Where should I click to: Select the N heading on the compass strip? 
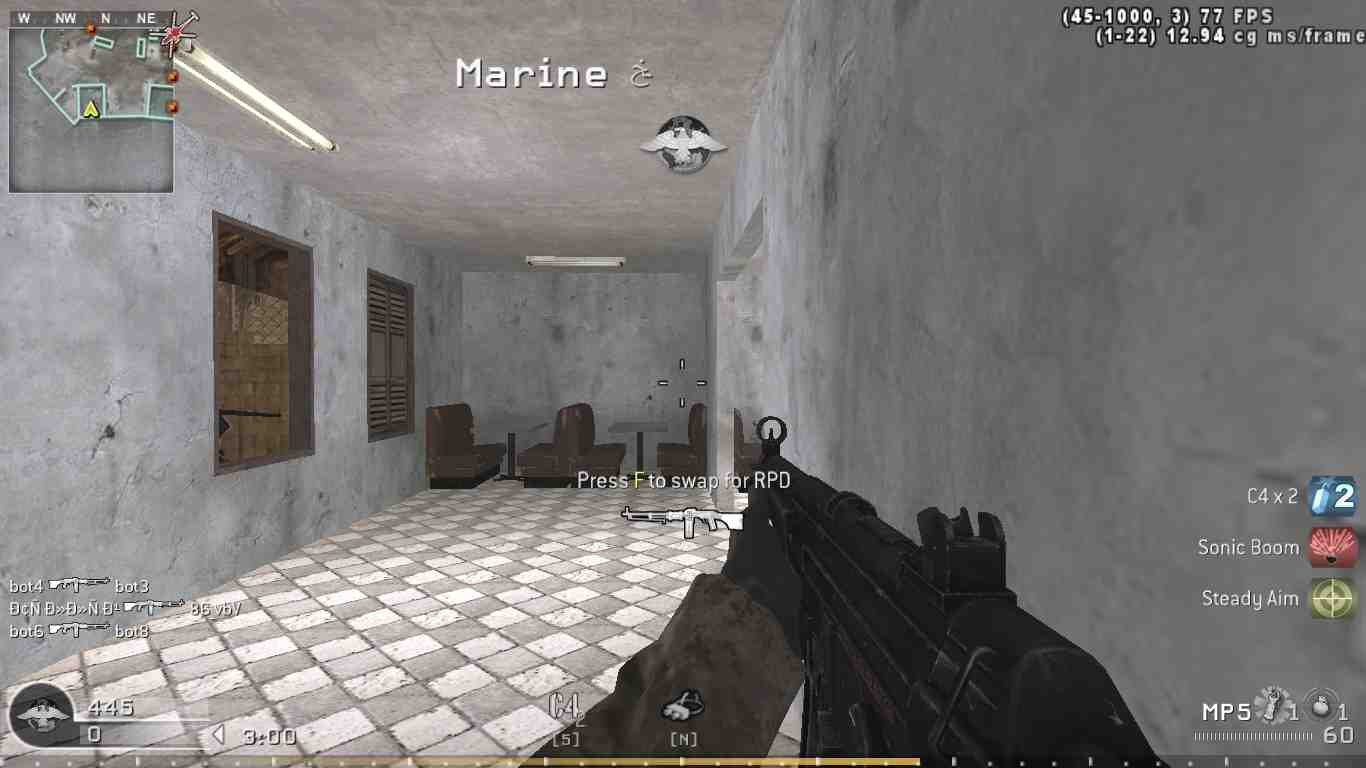tap(107, 17)
